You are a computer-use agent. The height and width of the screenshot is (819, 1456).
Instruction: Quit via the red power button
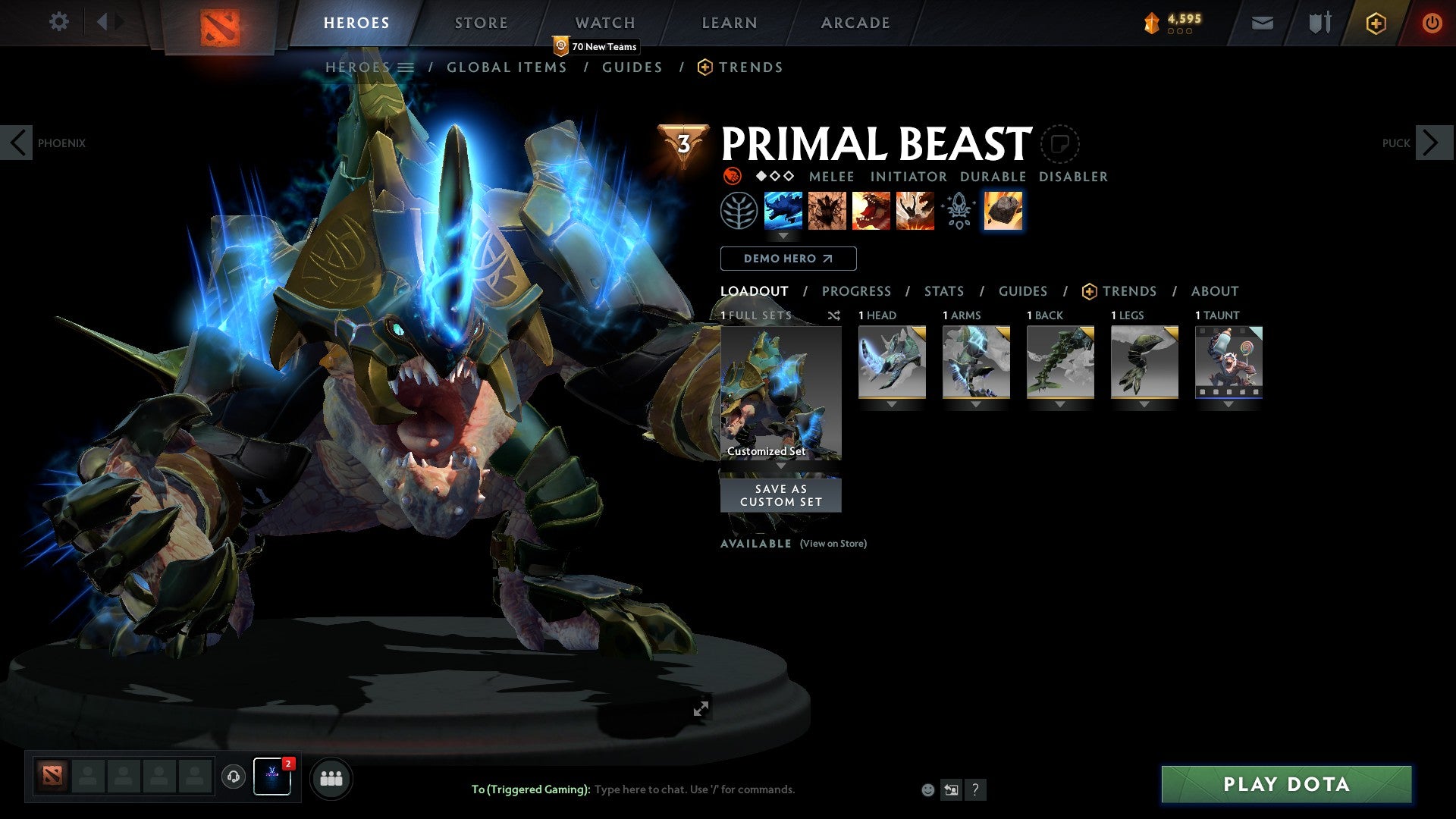click(x=1432, y=23)
